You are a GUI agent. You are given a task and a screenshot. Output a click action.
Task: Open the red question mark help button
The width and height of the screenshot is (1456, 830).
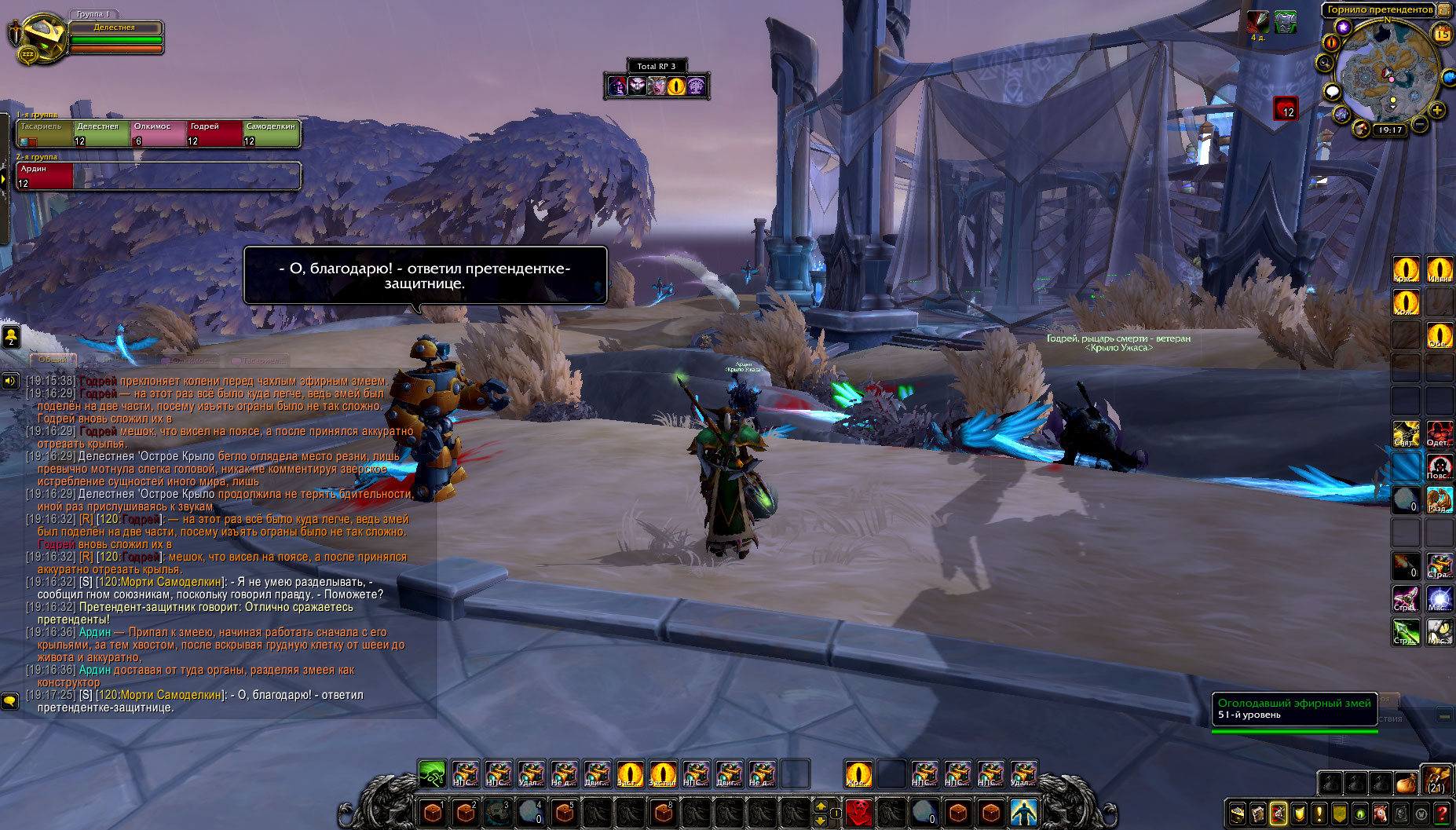click(1442, 814)
